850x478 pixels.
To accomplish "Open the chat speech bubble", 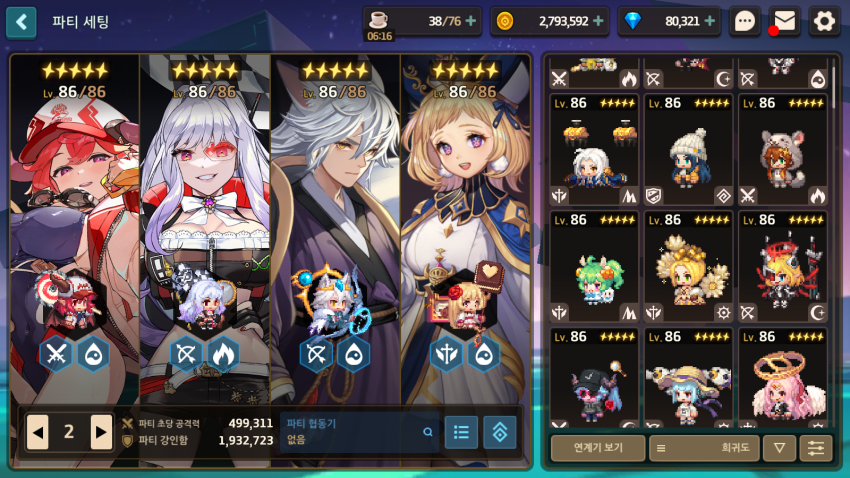I will pyautogui.click(x=745, y=21).
